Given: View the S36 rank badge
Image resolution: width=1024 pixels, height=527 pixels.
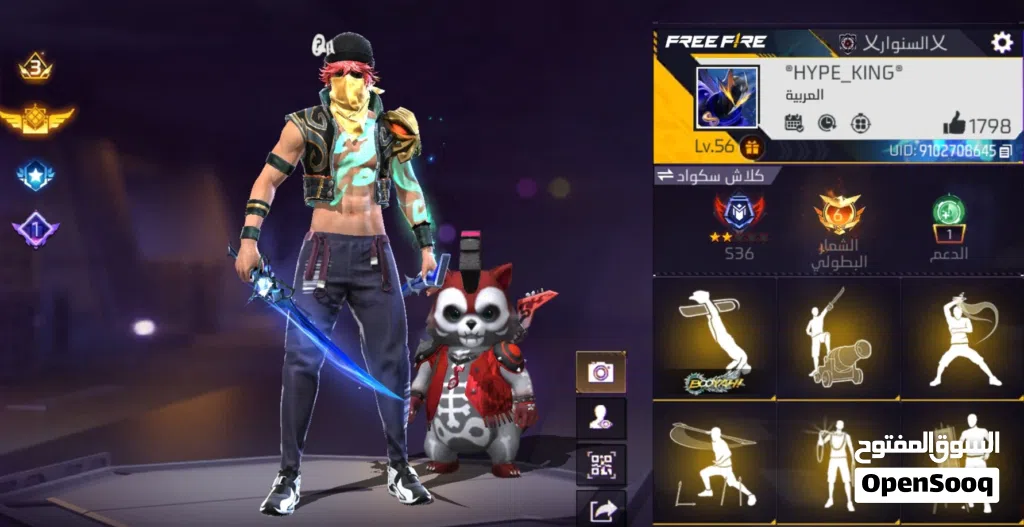Looking at the screenshot, I should [739, 216].
